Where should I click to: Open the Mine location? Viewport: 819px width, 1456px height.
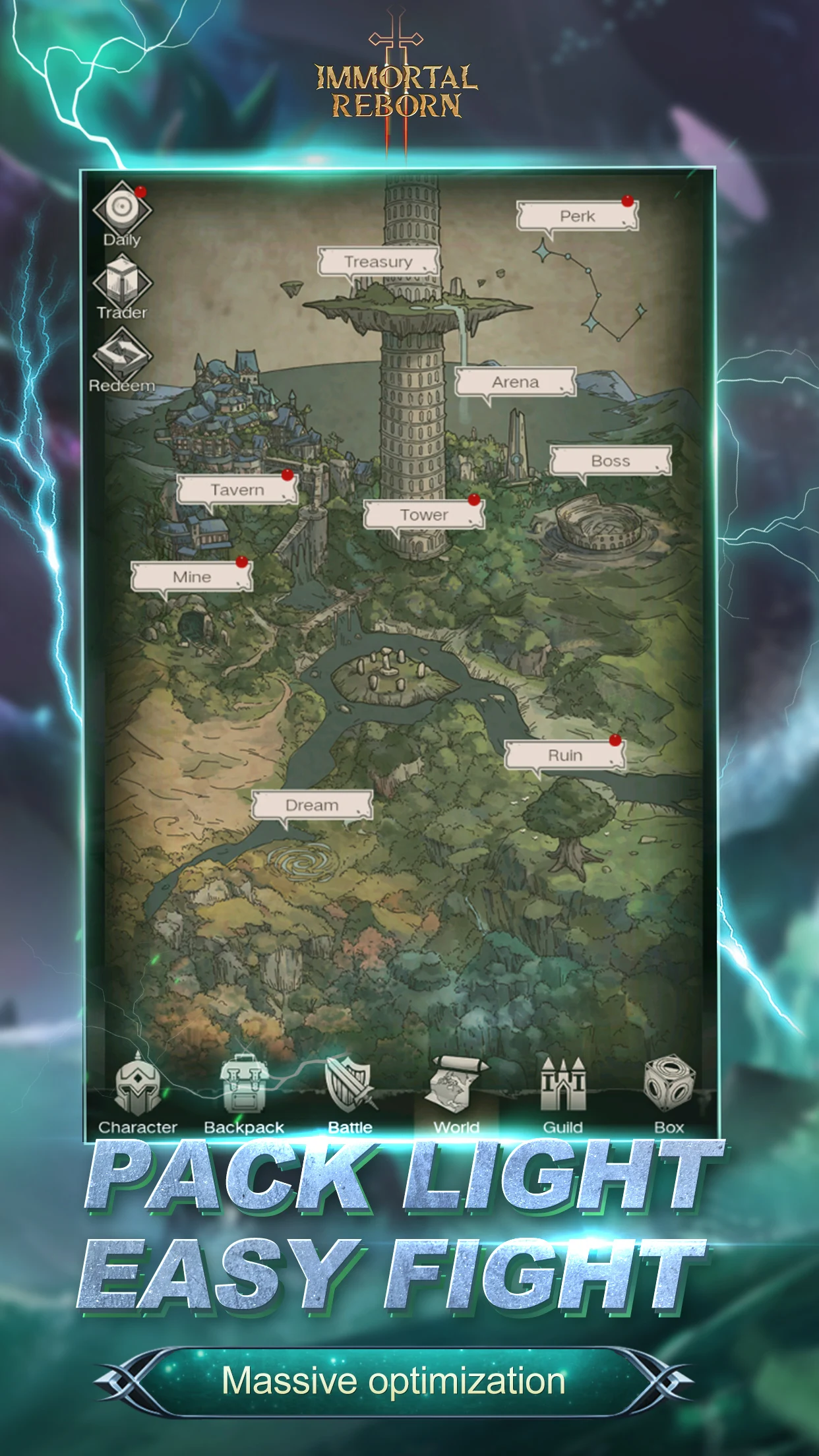tap(191, 577)
